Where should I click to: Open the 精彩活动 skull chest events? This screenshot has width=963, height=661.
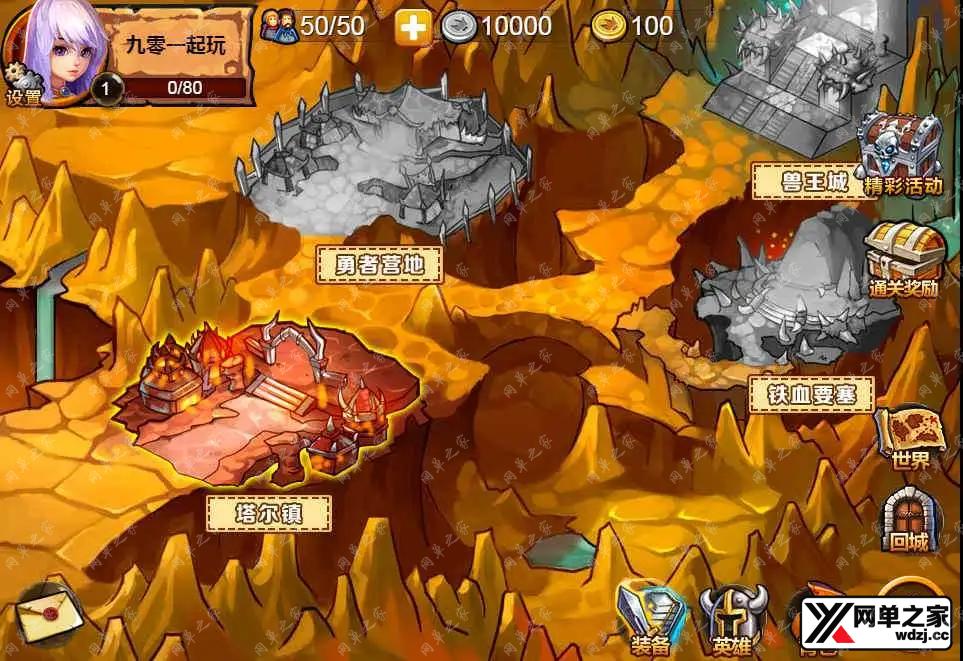[x=902, y=152]
